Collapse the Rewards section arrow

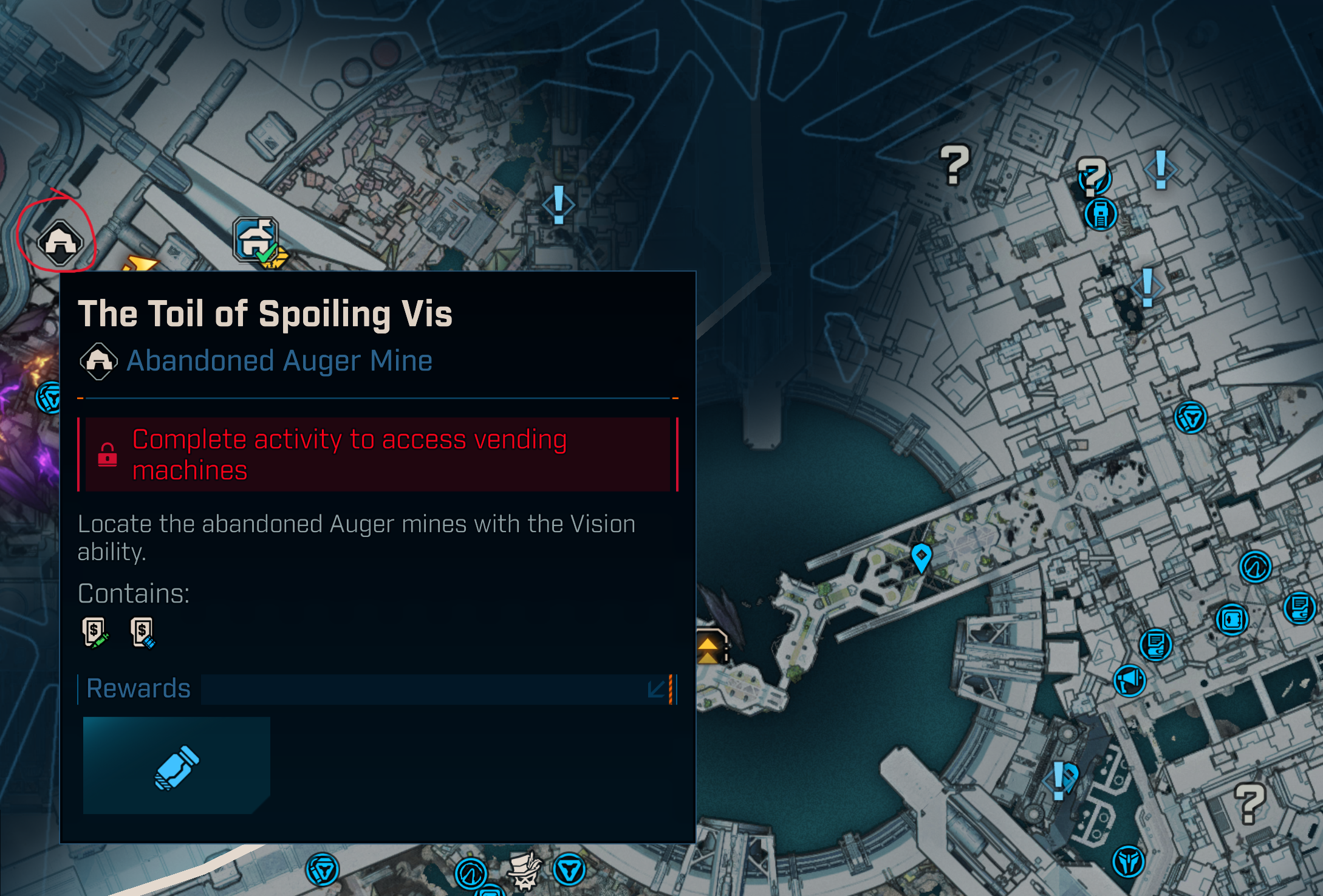pos(656,689)
